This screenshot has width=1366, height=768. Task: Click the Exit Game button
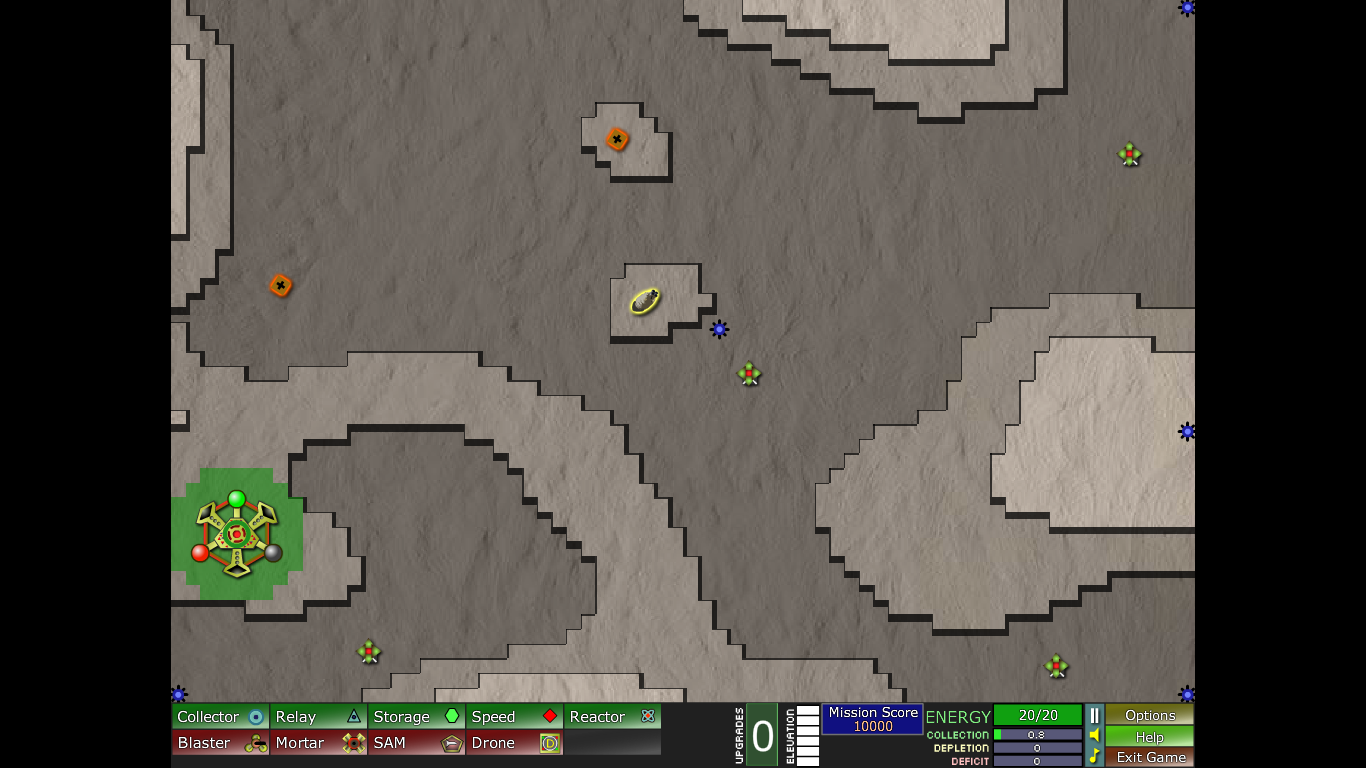1150,757
